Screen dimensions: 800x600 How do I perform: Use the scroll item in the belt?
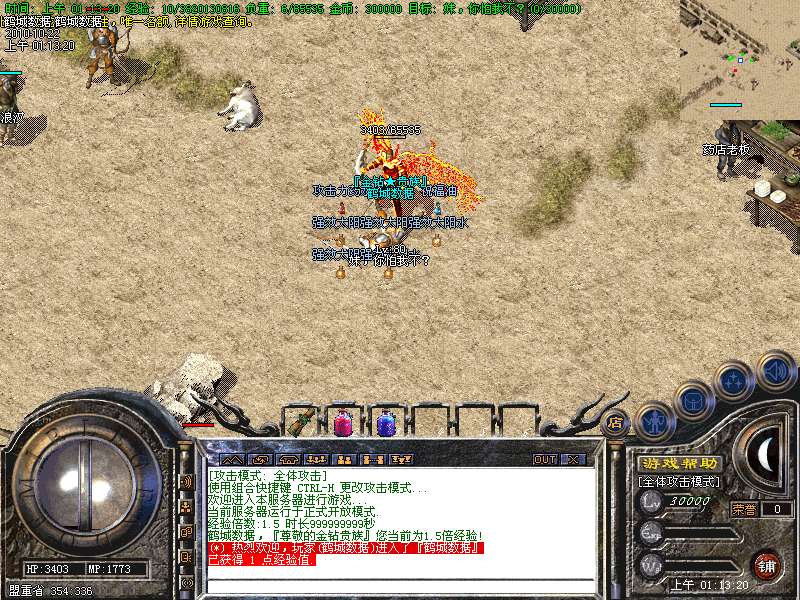[301, 422]
